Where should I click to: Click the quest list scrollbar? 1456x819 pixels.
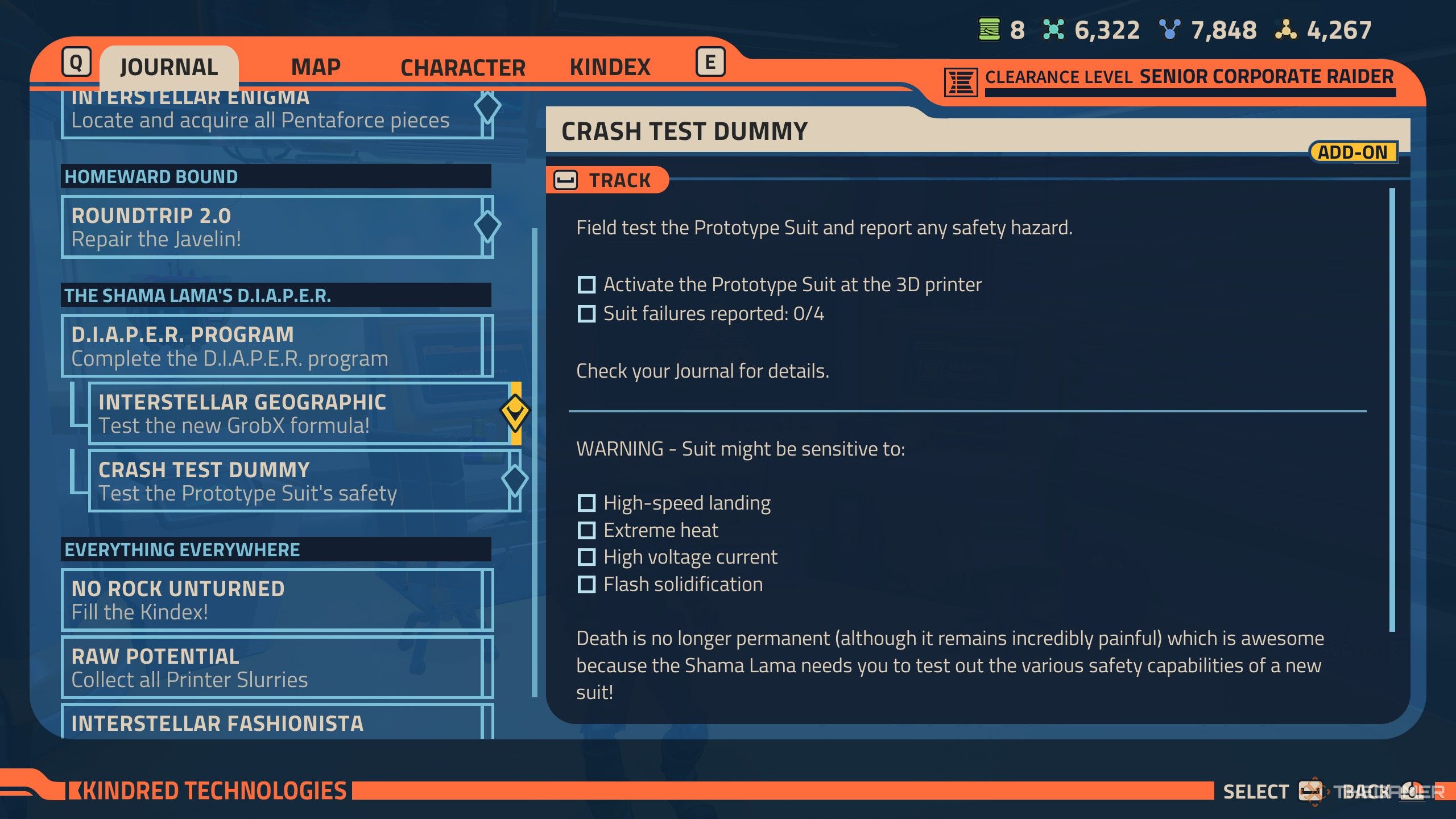535,462
